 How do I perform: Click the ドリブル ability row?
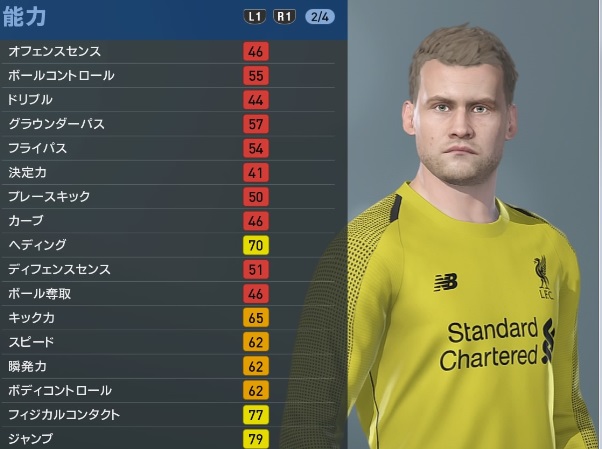pyautogui.click(x=170, y=100)
